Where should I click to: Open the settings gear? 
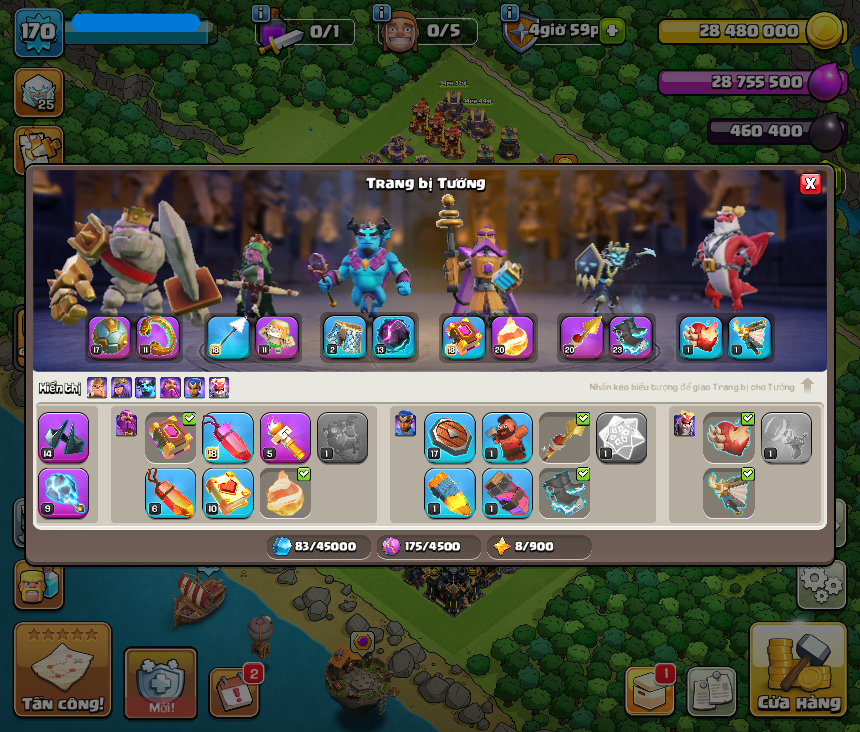[821, 583]
